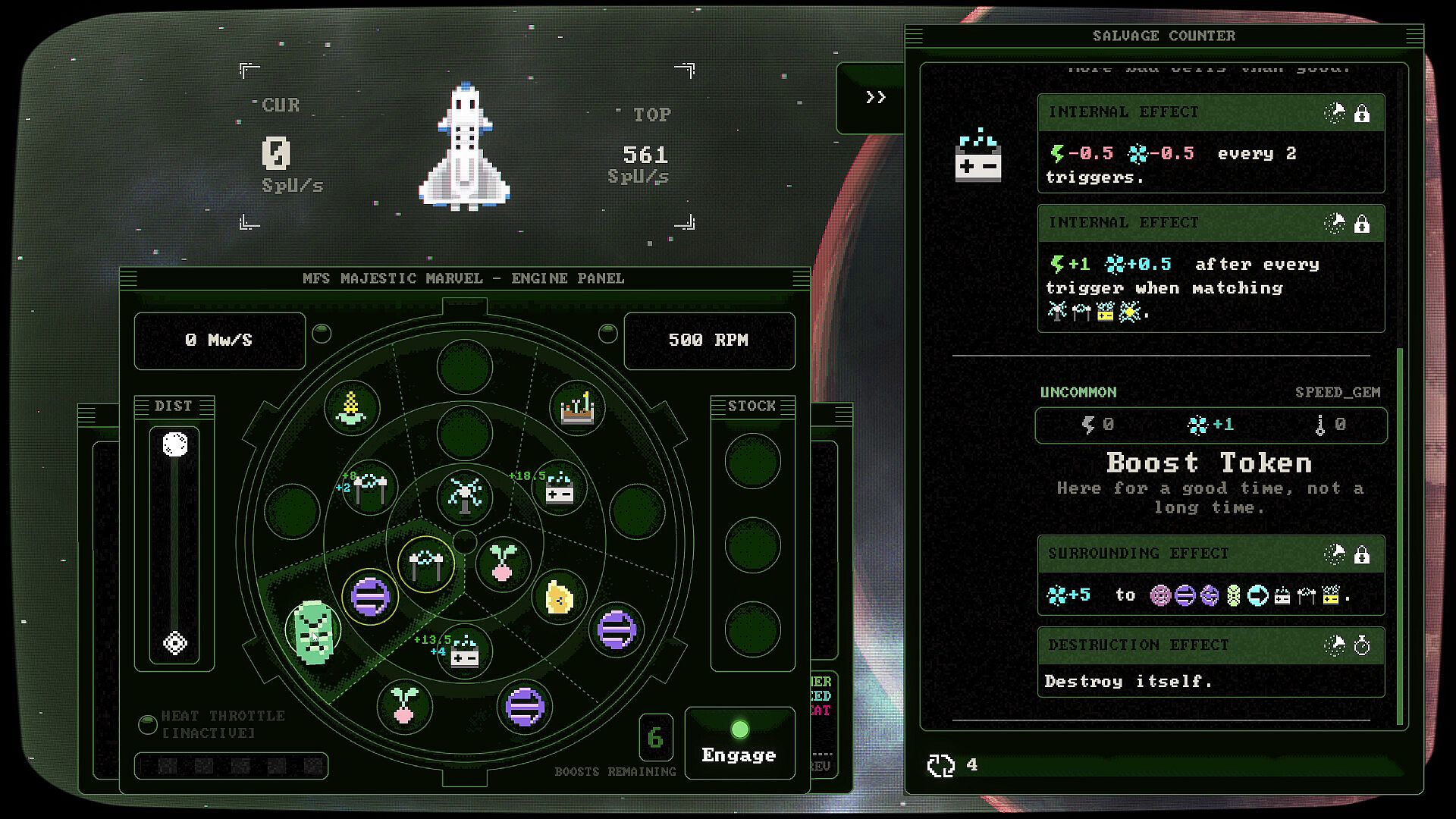Screen dimensions: 1456x819
Task: Click the Engage button
Action: [x=739, y=743]
